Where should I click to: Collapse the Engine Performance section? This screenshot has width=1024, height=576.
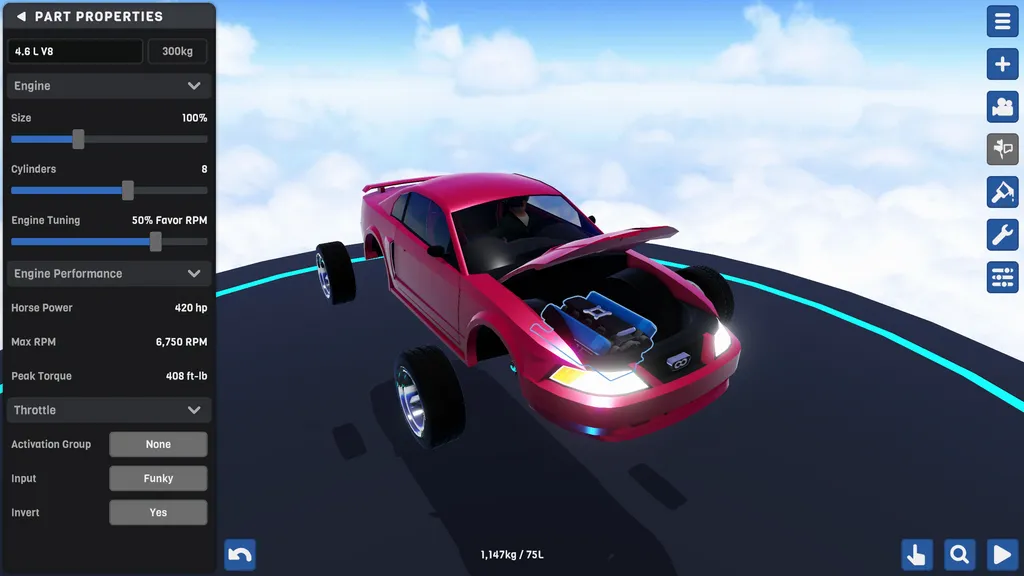click(x=194, y=274)
